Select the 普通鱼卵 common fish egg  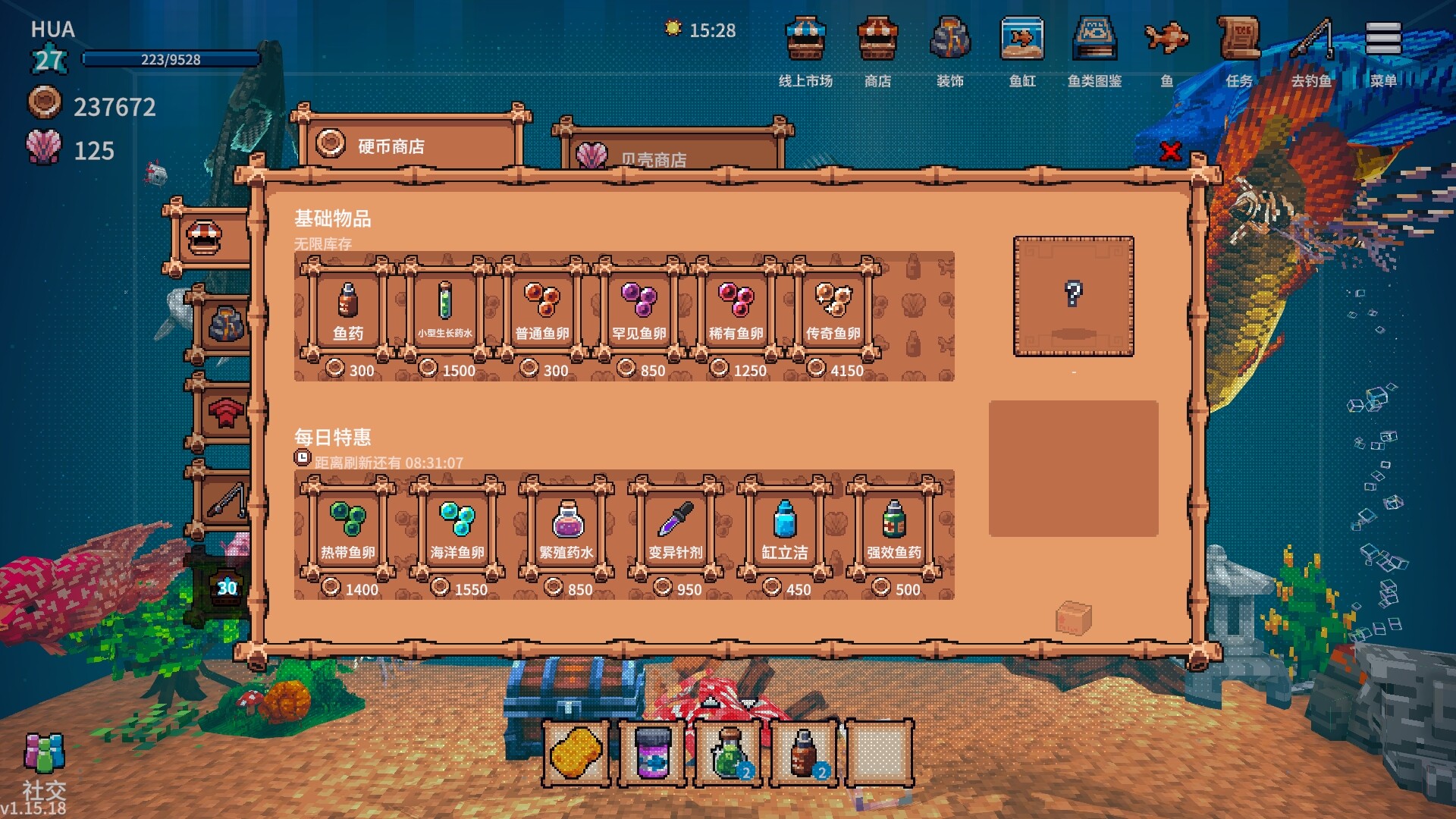542,309
